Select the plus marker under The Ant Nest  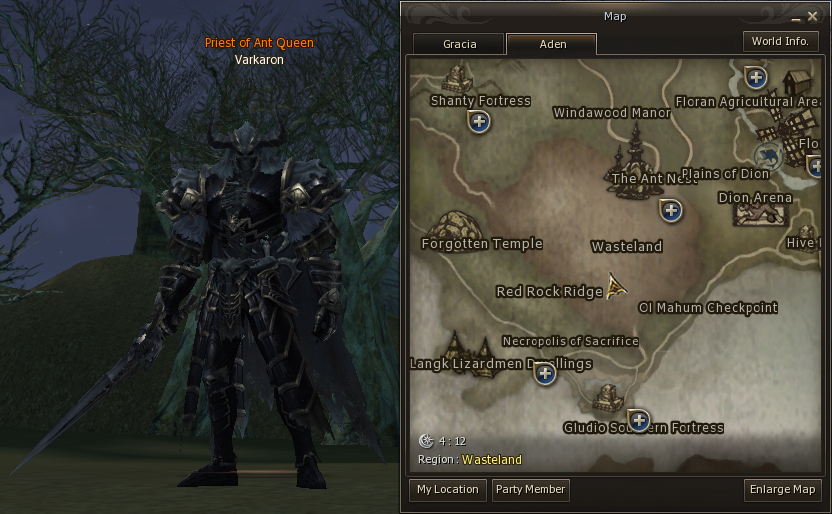671,210
